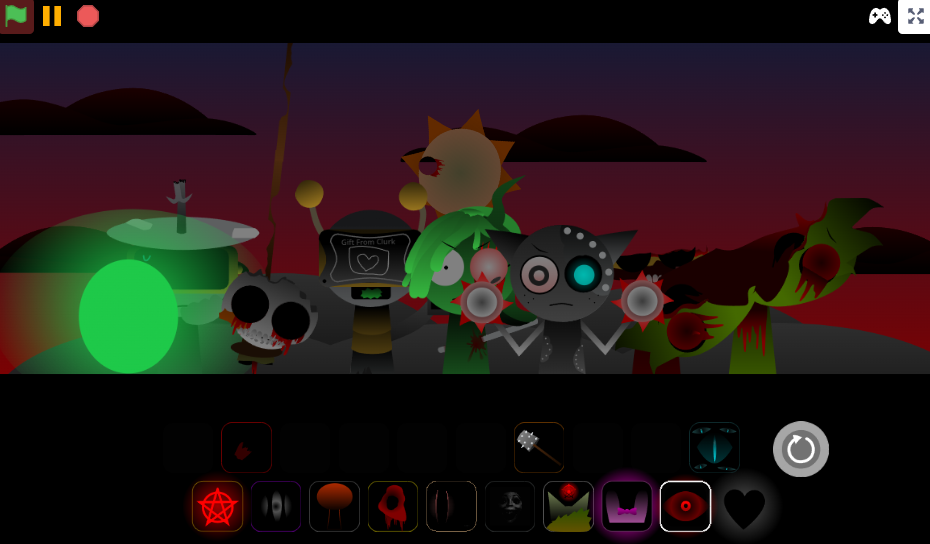Toggle fullscreen mode
930x544 pixels.
point(915,16)
